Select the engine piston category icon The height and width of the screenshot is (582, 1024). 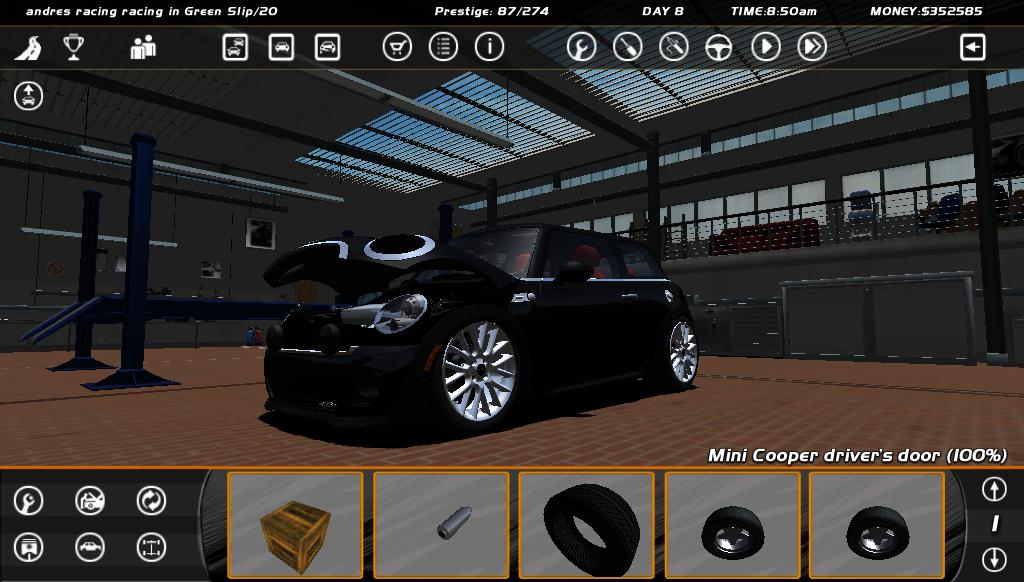(x=29, y=547)
